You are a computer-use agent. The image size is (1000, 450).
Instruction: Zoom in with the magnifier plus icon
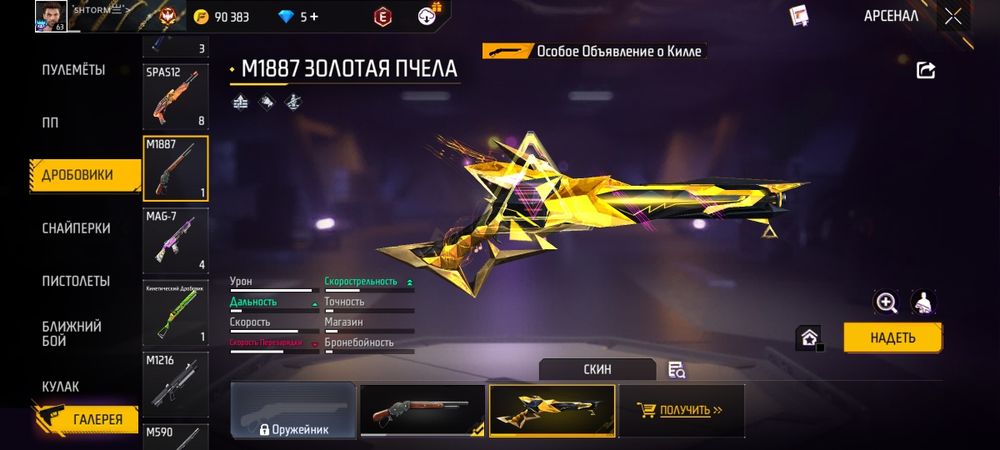click(x=886, y=302)
